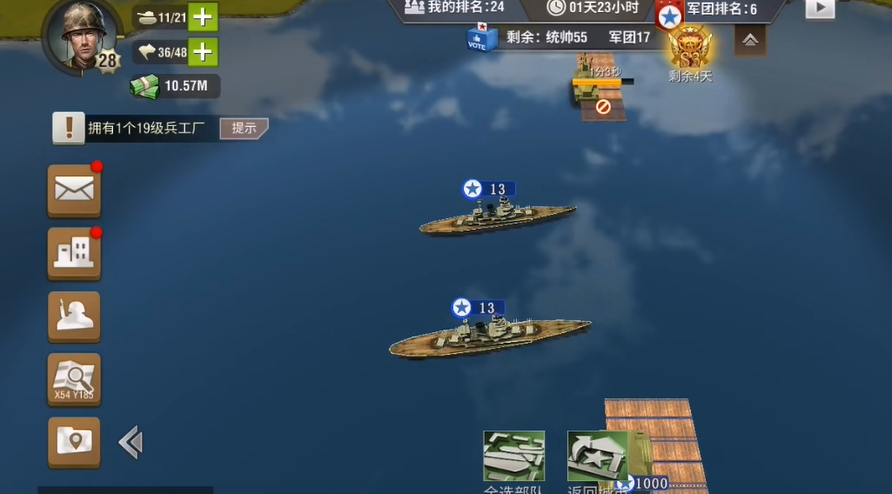Collapse the top ranking panel arrow
This screenshot has height=494, width=892.
tap(750, 40)
